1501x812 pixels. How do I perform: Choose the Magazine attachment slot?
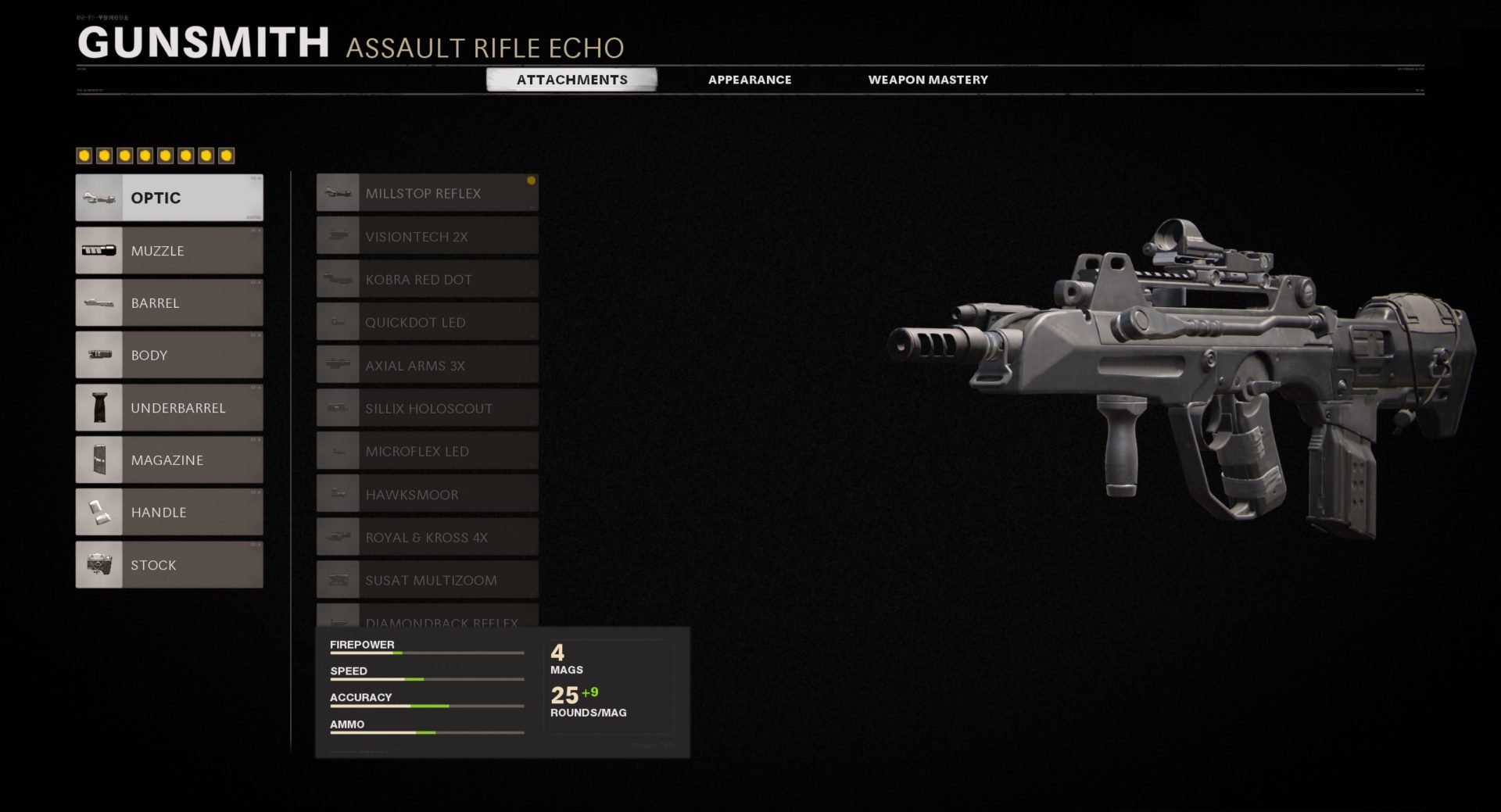170,460
